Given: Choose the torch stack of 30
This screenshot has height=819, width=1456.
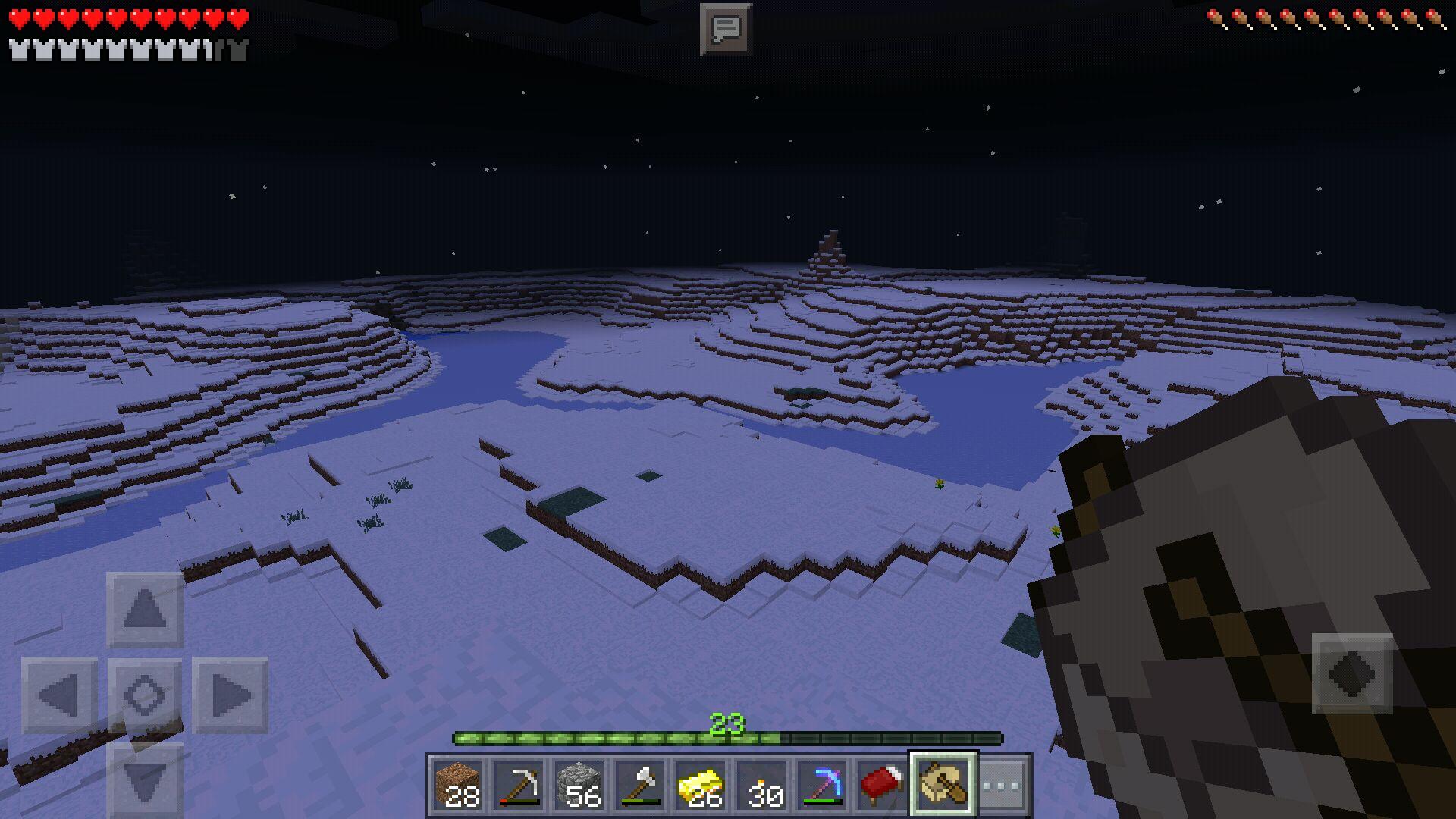Looking at the screenshot, I should tap(761, 785).
